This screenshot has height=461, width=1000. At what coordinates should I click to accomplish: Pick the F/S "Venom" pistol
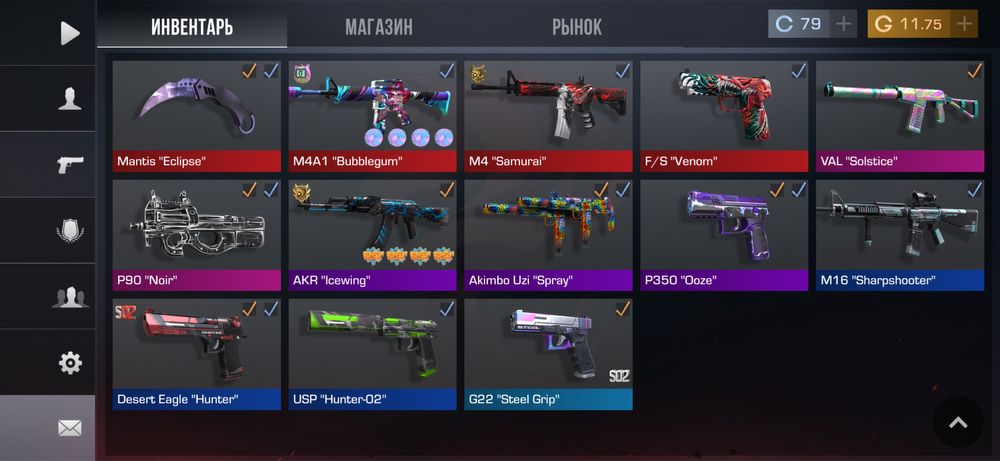pos(724,116)
